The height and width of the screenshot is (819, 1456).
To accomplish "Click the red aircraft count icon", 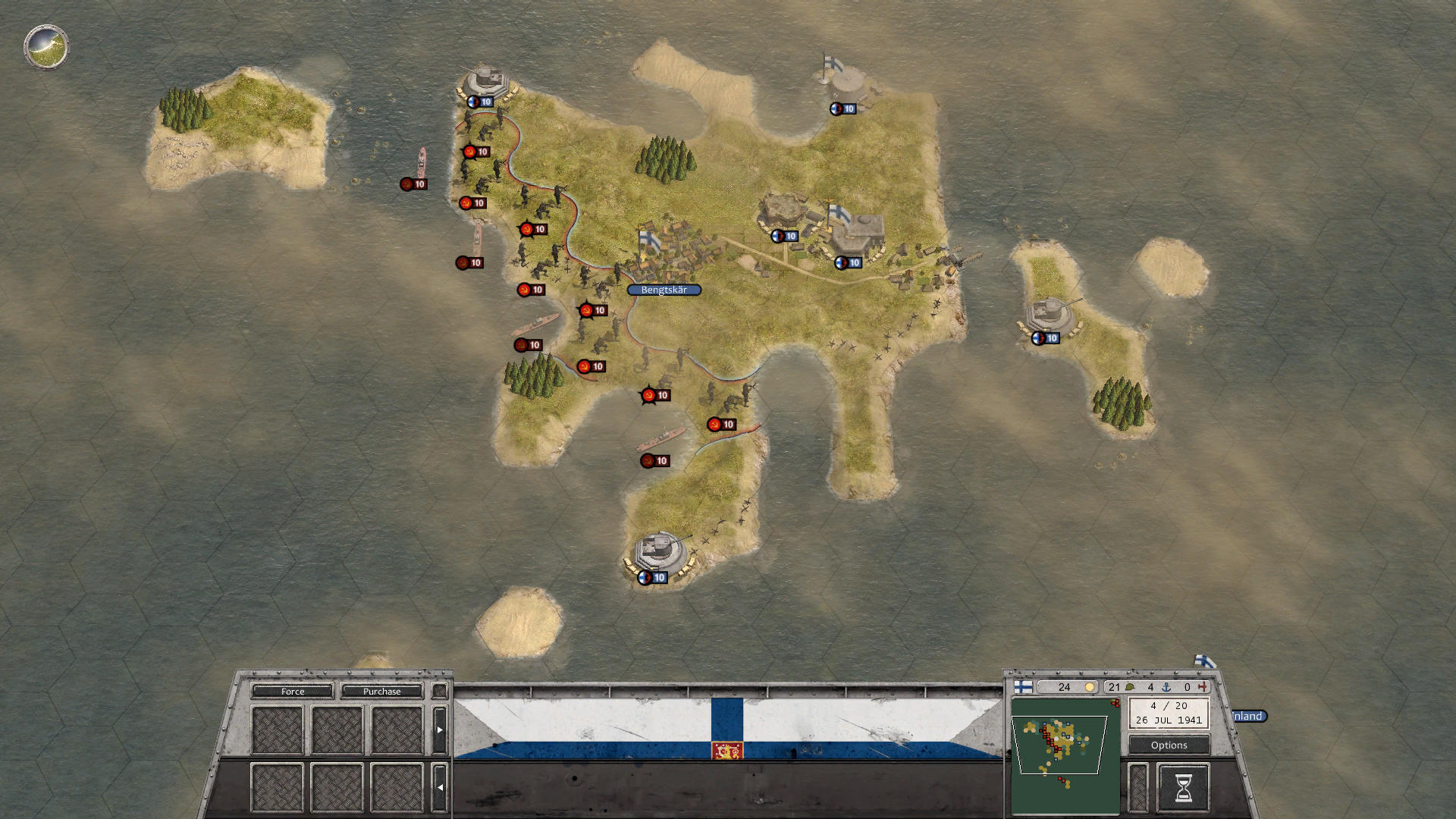I will pos(1203,687).
